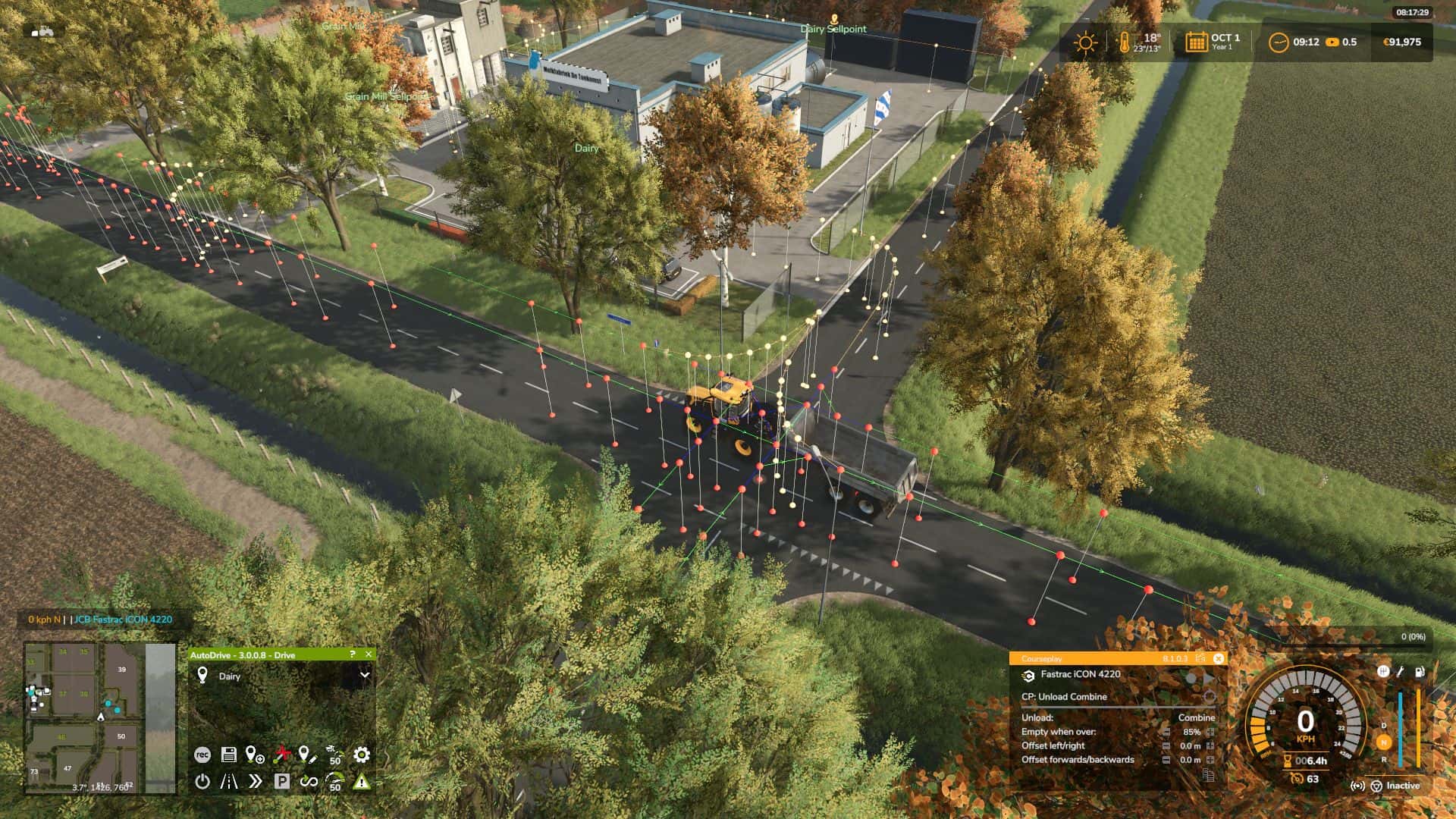The image size is (1456, 819).
Task: Open AutoDrive help with question mark
Action: (x=352, y=654)
